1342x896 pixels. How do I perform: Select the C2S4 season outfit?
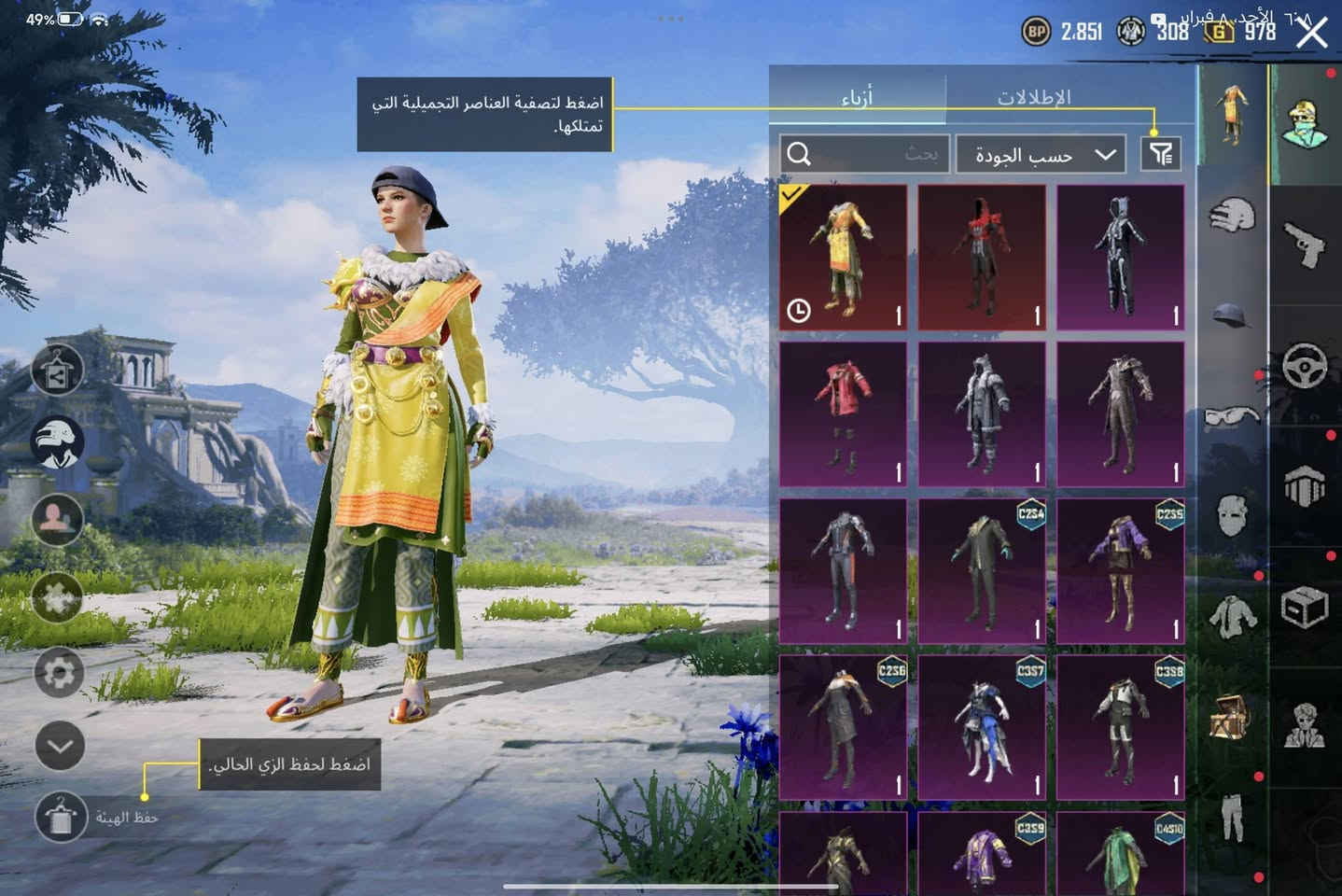coord(982,570)
